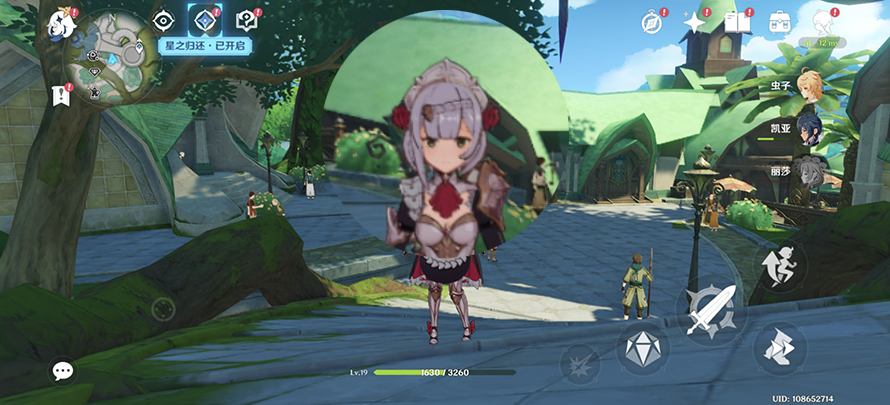
Task: Open the quest banner icon
Action: [x=60, y=96]
